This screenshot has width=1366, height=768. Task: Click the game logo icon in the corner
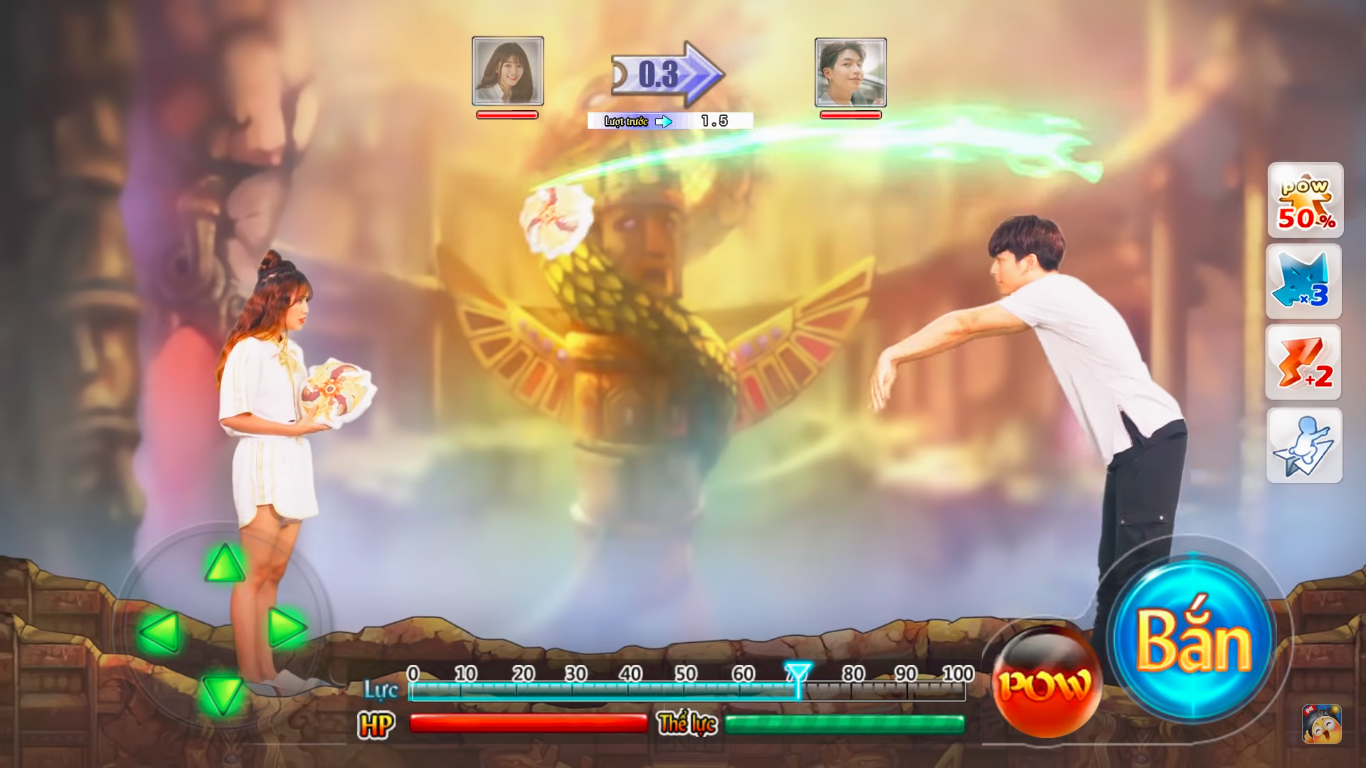pyautogui.click(x=1322, y=724)
